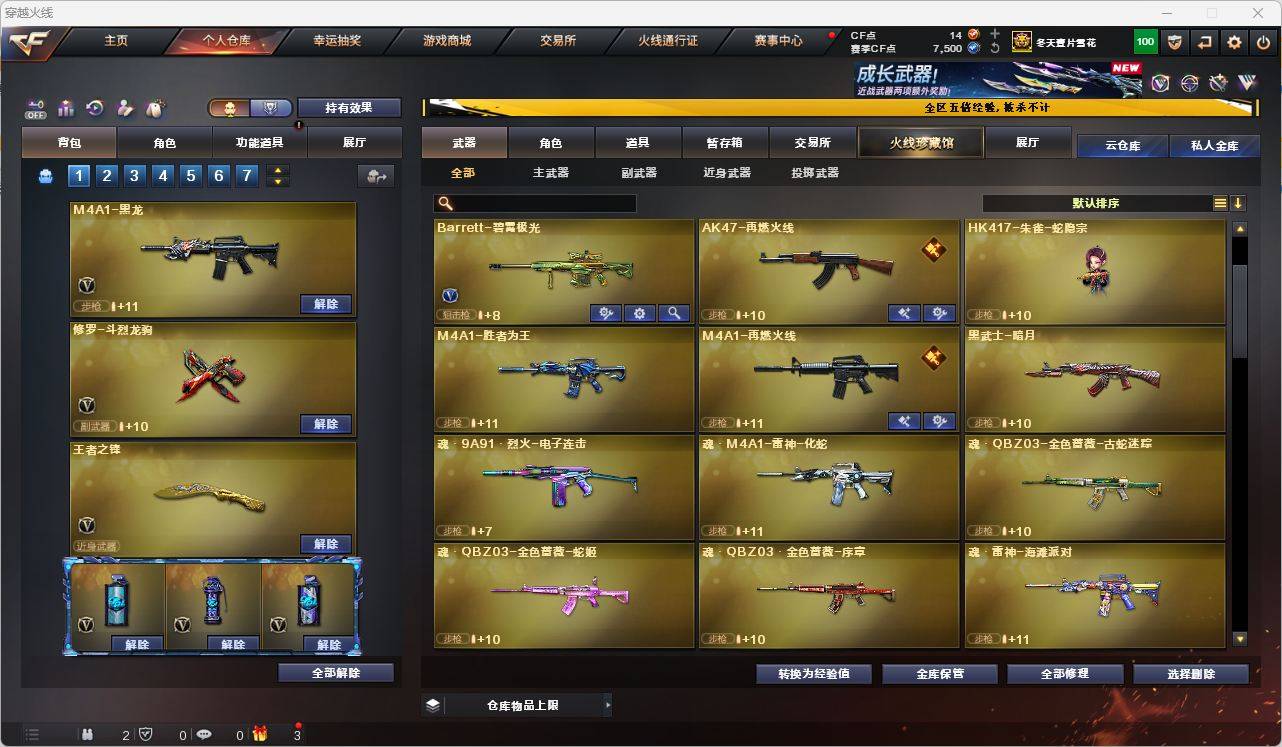Open magnifier preview on Barrett-碧雷极光 card

(x=674, y=313)
